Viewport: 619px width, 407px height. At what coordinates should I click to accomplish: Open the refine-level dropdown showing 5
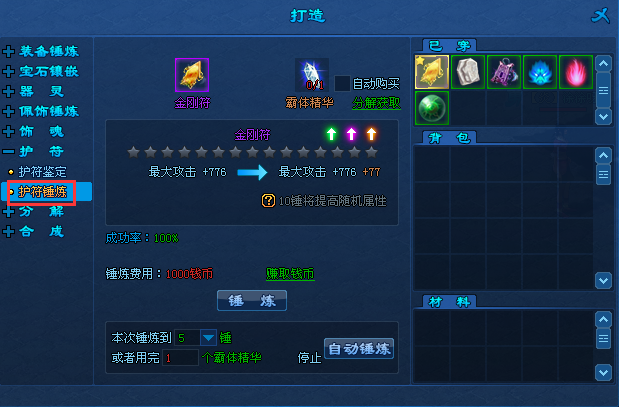(209, 337)
